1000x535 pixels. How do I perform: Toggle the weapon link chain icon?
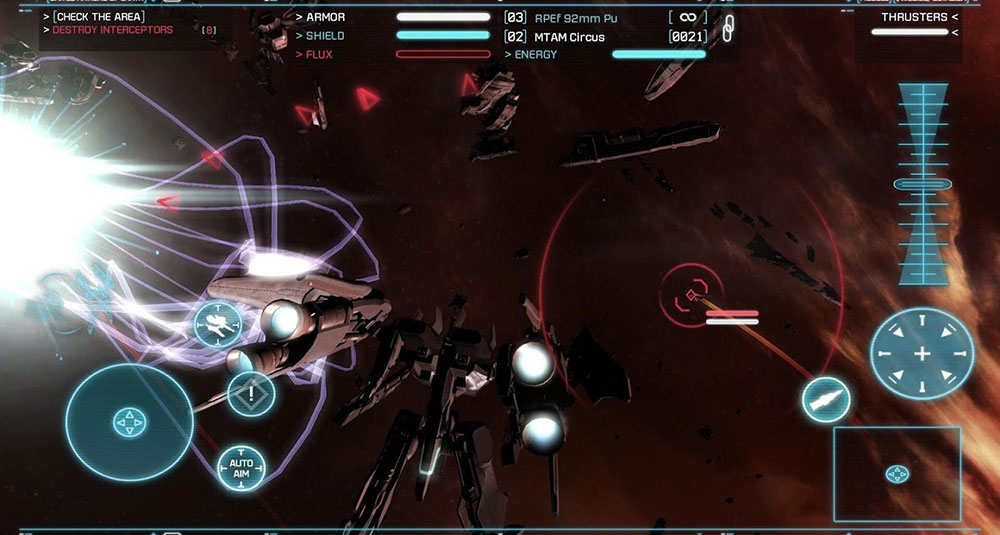click(x=728, y=27)
